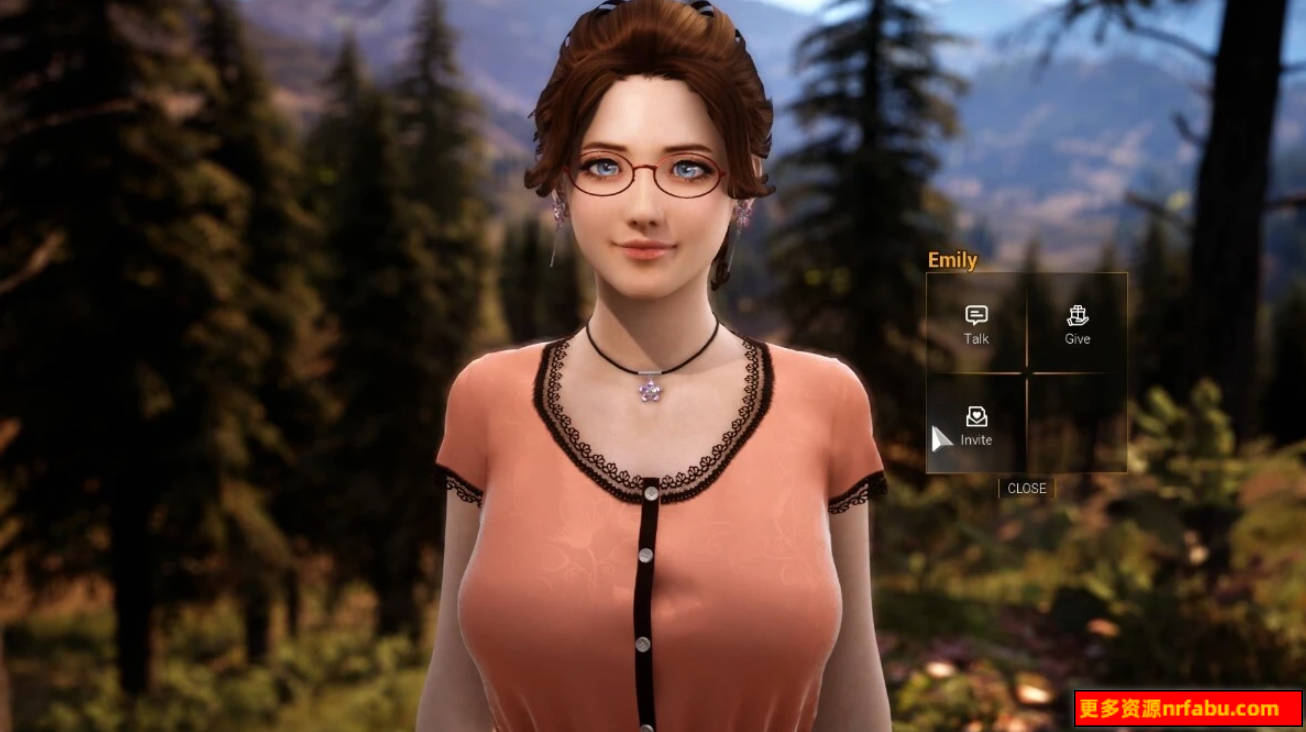Close the Emily interaction menu
The height and width of the screenshot is (732, 1306).
coord(1026,488)
